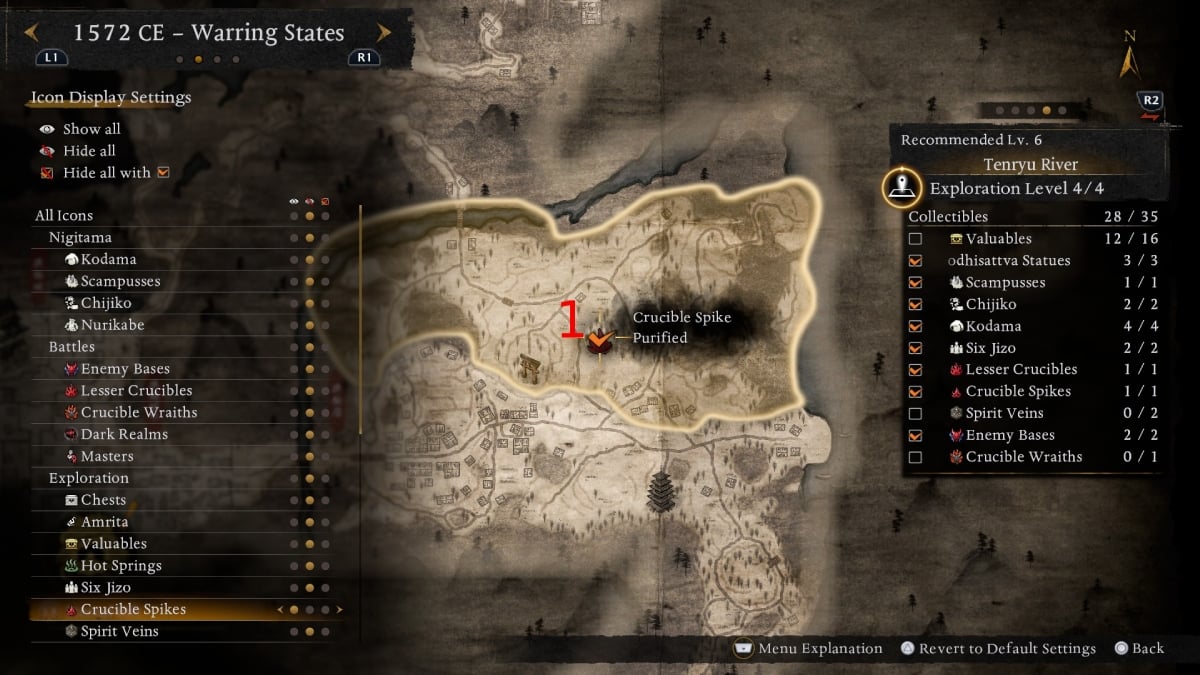Select the Masters filter row
Image resolution: width=1200 pixels, height=675 pixels.
point(107,456)
